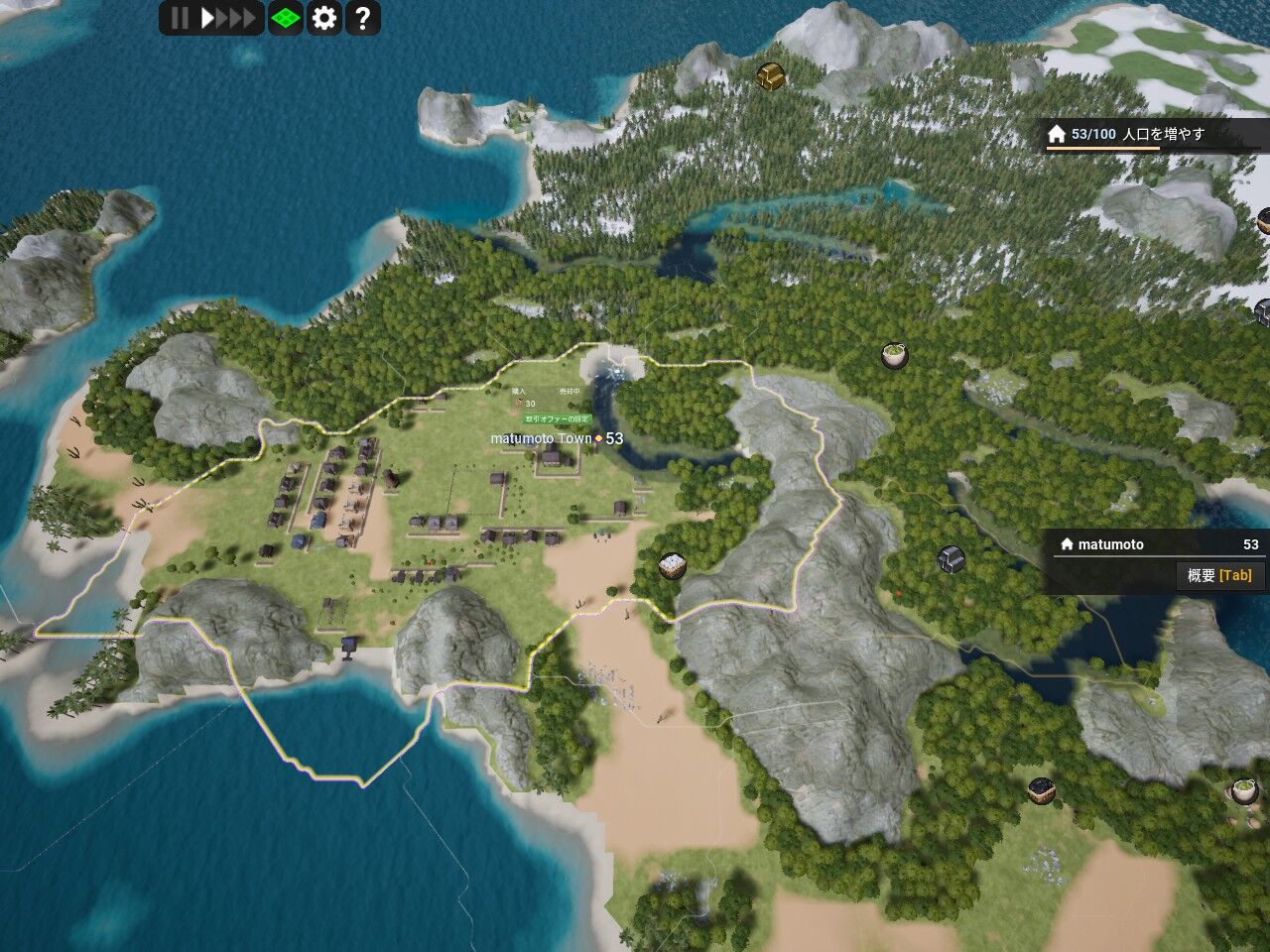Viewport: 1270px width, 952px height.
Task: Set game to normal play speed
Action: pyautogui.click(x=207, y=18)
